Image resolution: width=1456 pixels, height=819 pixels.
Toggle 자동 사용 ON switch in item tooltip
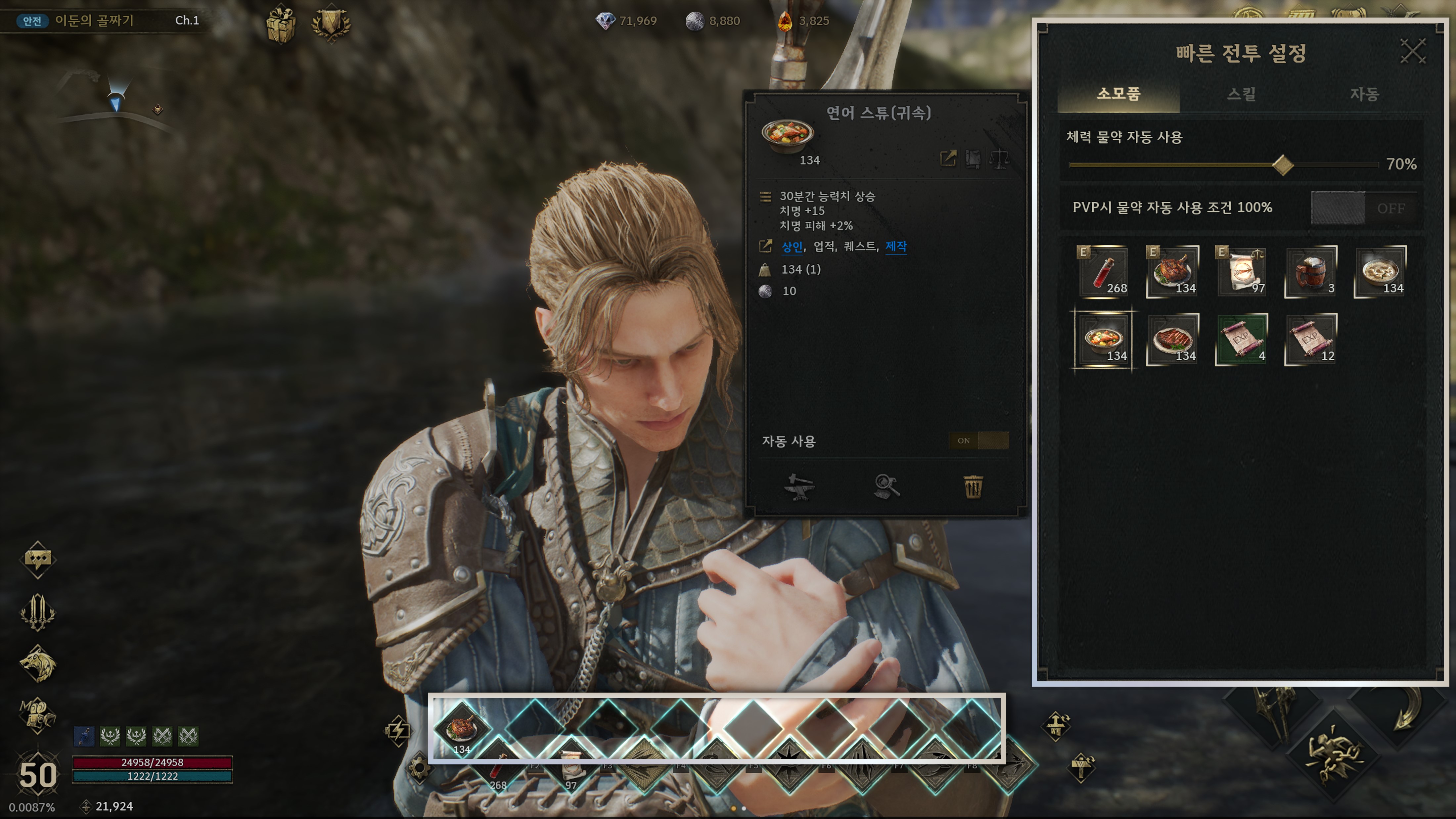[x=978, y=441]
